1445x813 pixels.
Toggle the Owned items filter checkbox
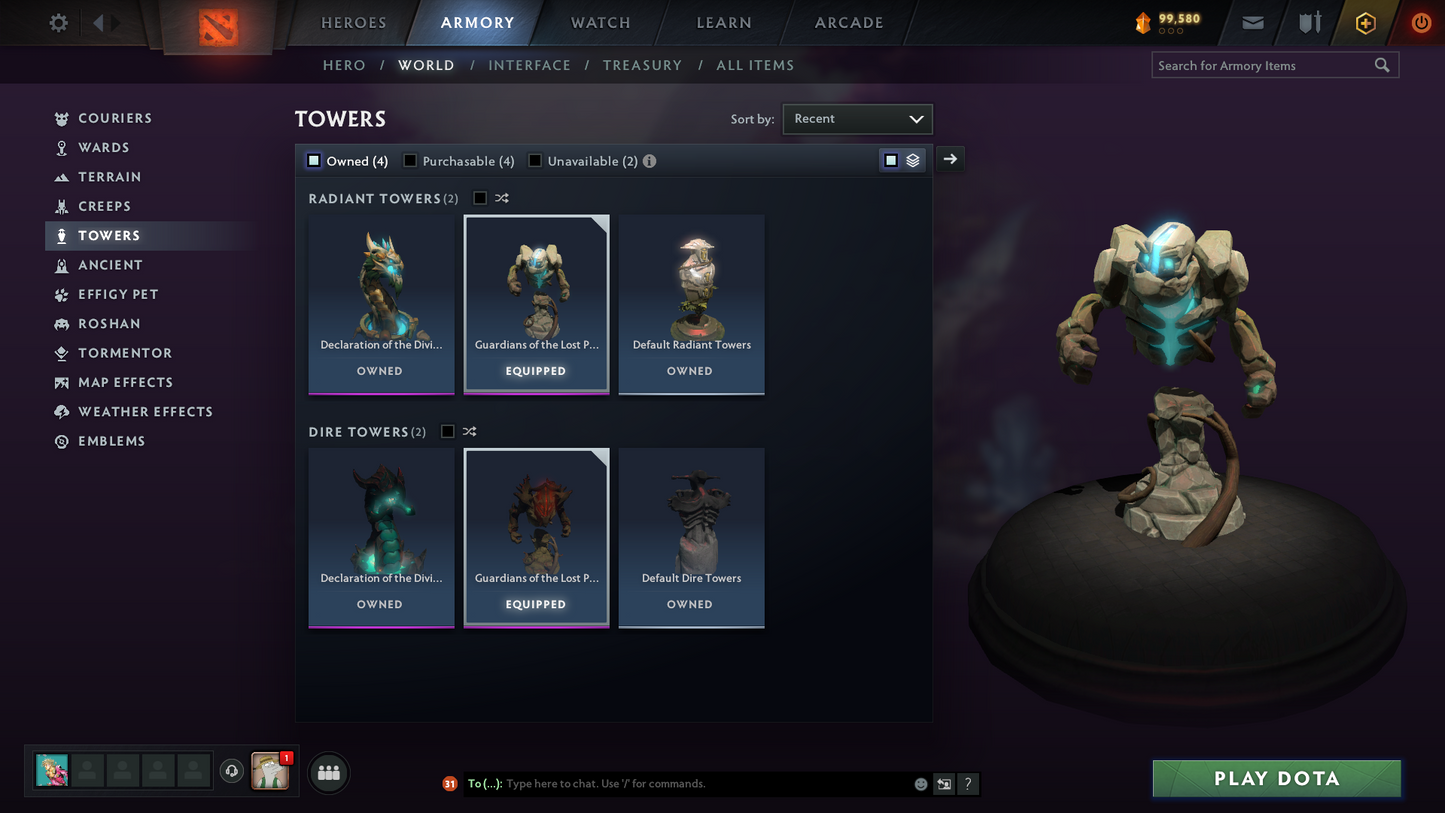pos(313,160)
